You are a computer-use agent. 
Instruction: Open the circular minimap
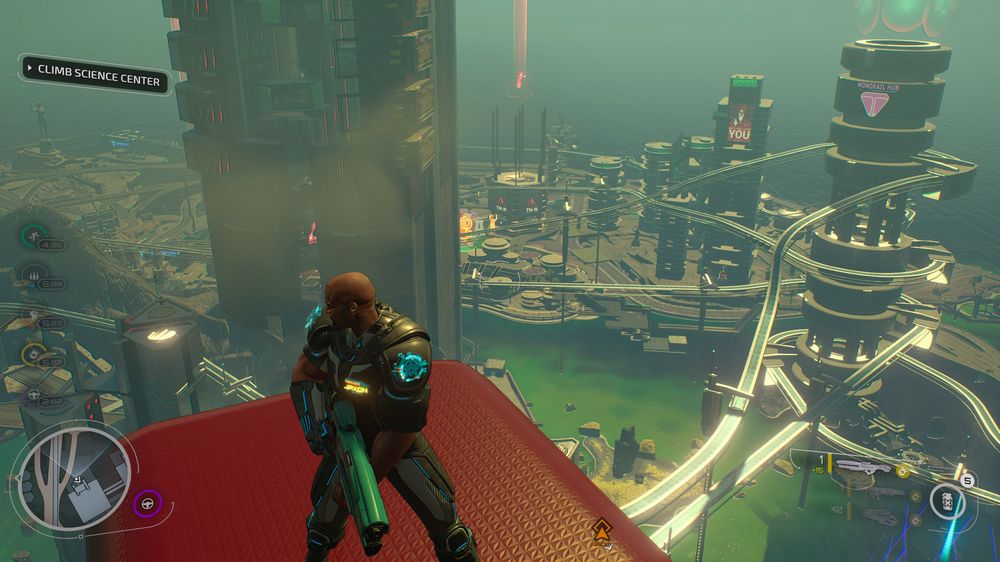tap(69, 473)
